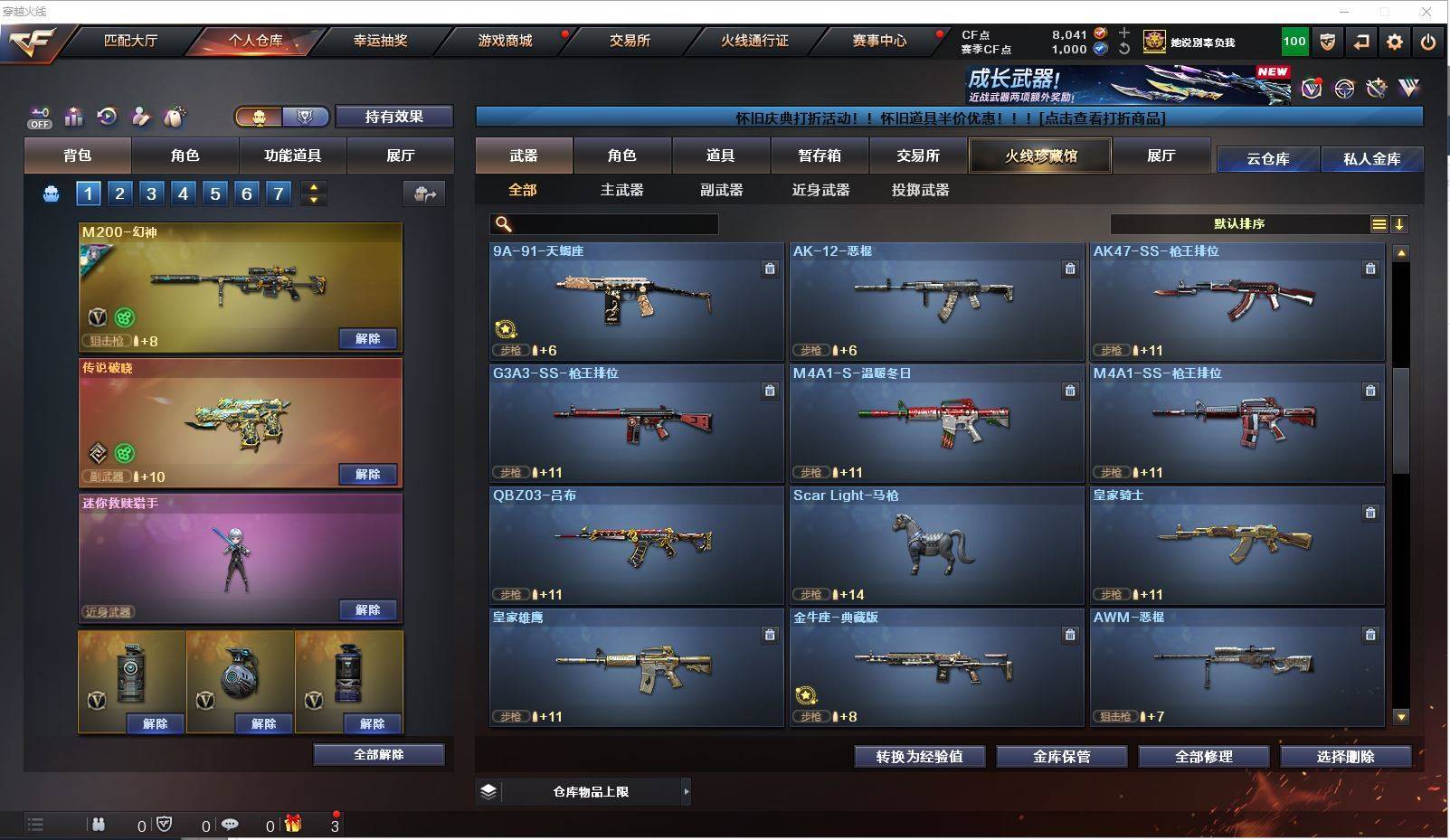The width and height of the screenshot is (1450, 840).
Task: Switch to backpack number 3
Action: tap(151, 193)
